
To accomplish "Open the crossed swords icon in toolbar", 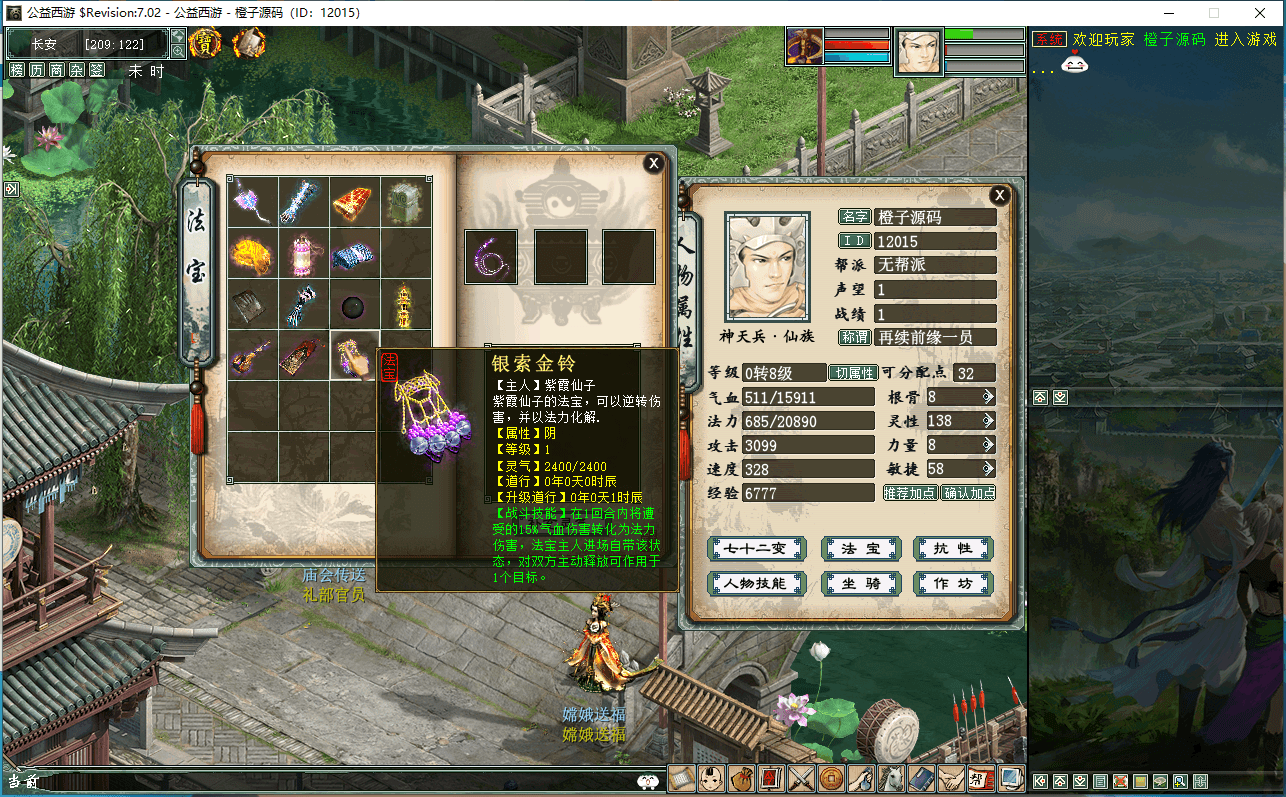I will click(x=801, y=778).
